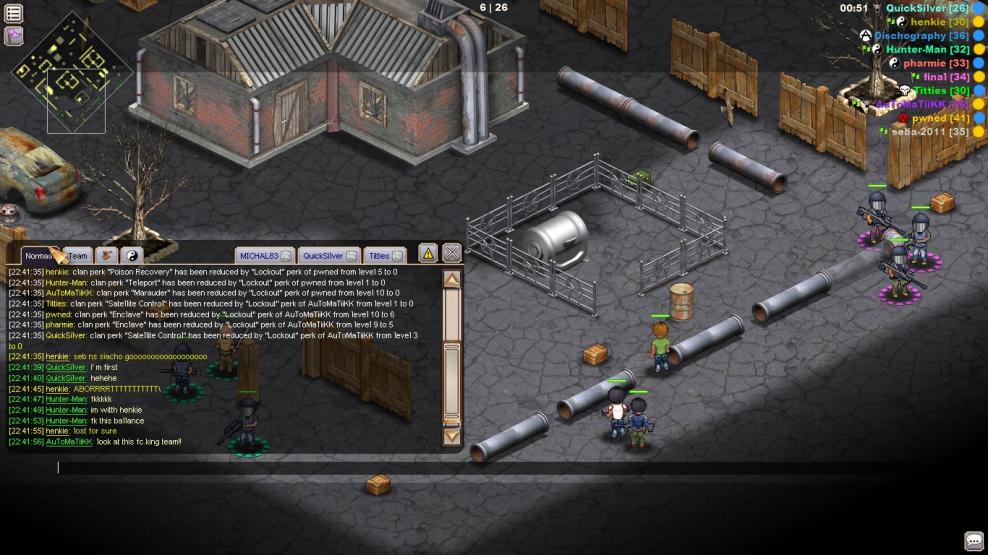Click the chat scrollbar up arrow
Viewport: 988px width, 555px height.
[452, 279]
